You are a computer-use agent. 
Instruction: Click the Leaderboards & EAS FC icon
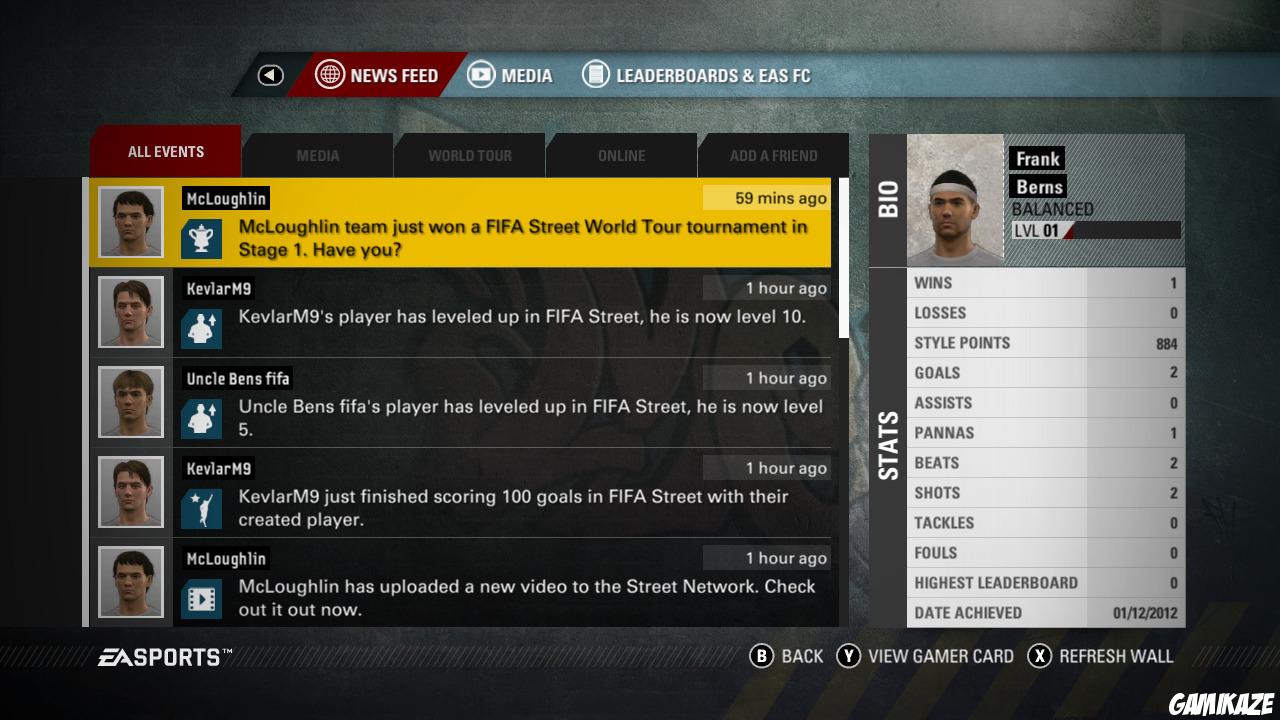coord(596,74)
